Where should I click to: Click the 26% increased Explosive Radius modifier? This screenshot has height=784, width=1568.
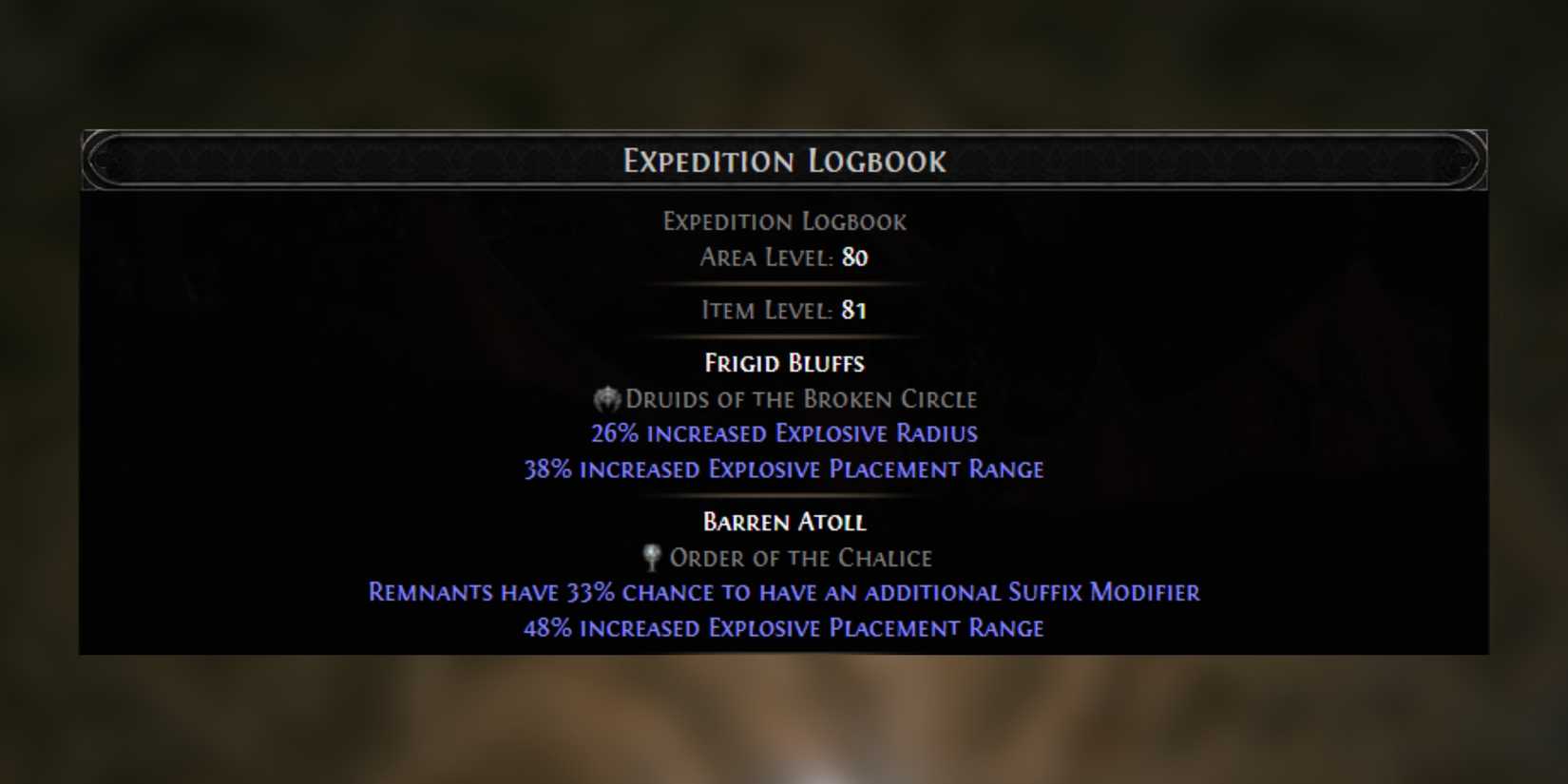786,433
